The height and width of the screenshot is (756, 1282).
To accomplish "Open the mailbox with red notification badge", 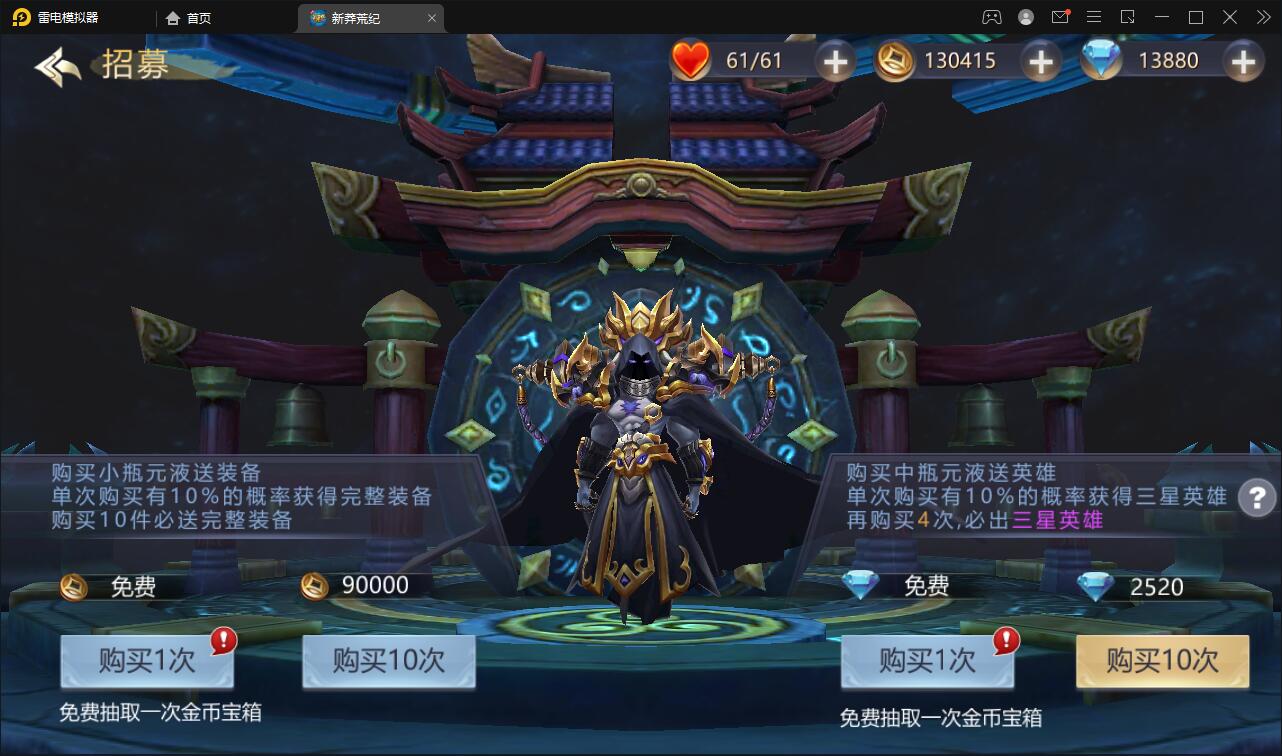I will point(1060,17).
